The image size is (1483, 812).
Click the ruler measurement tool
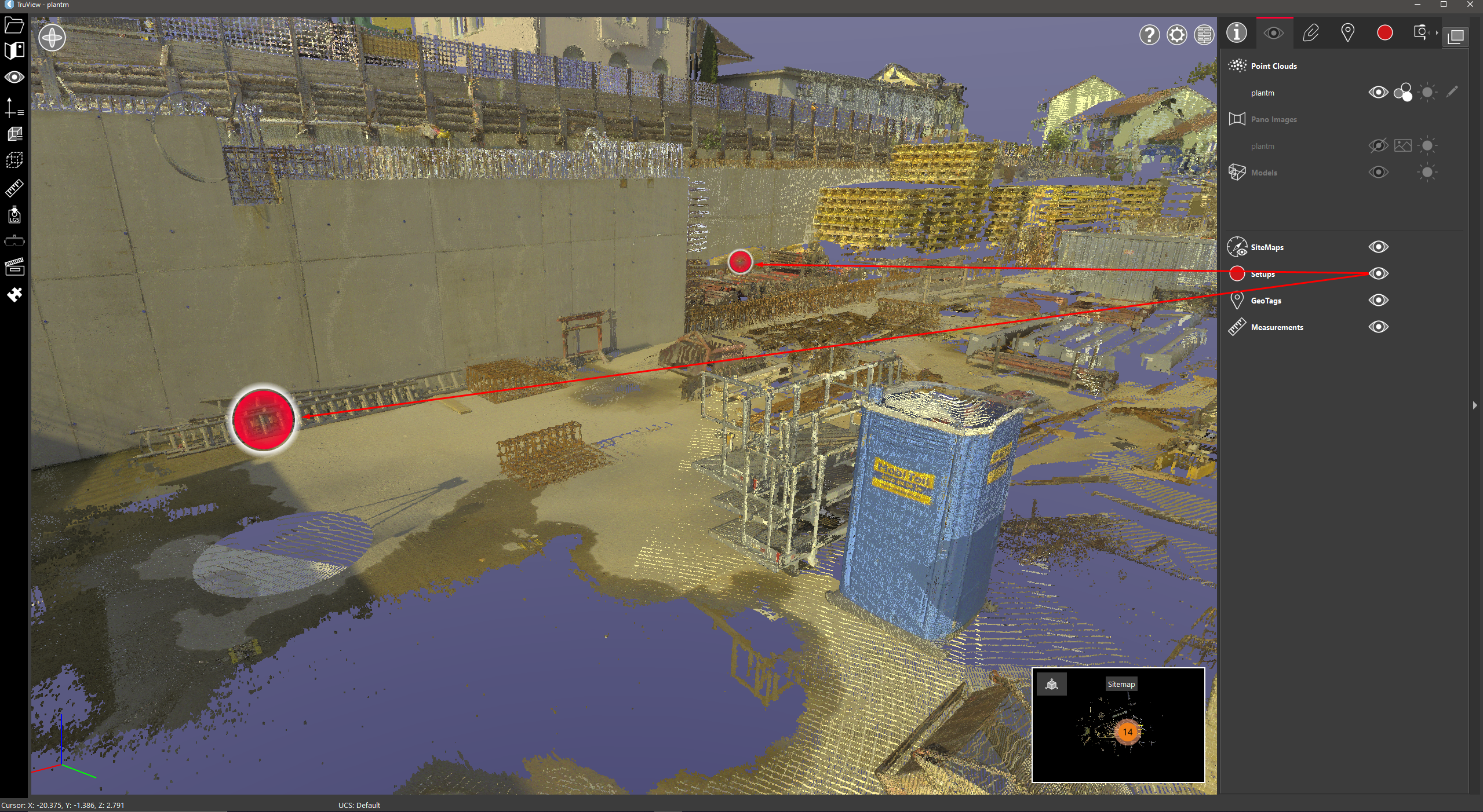[x=14, y=188]
